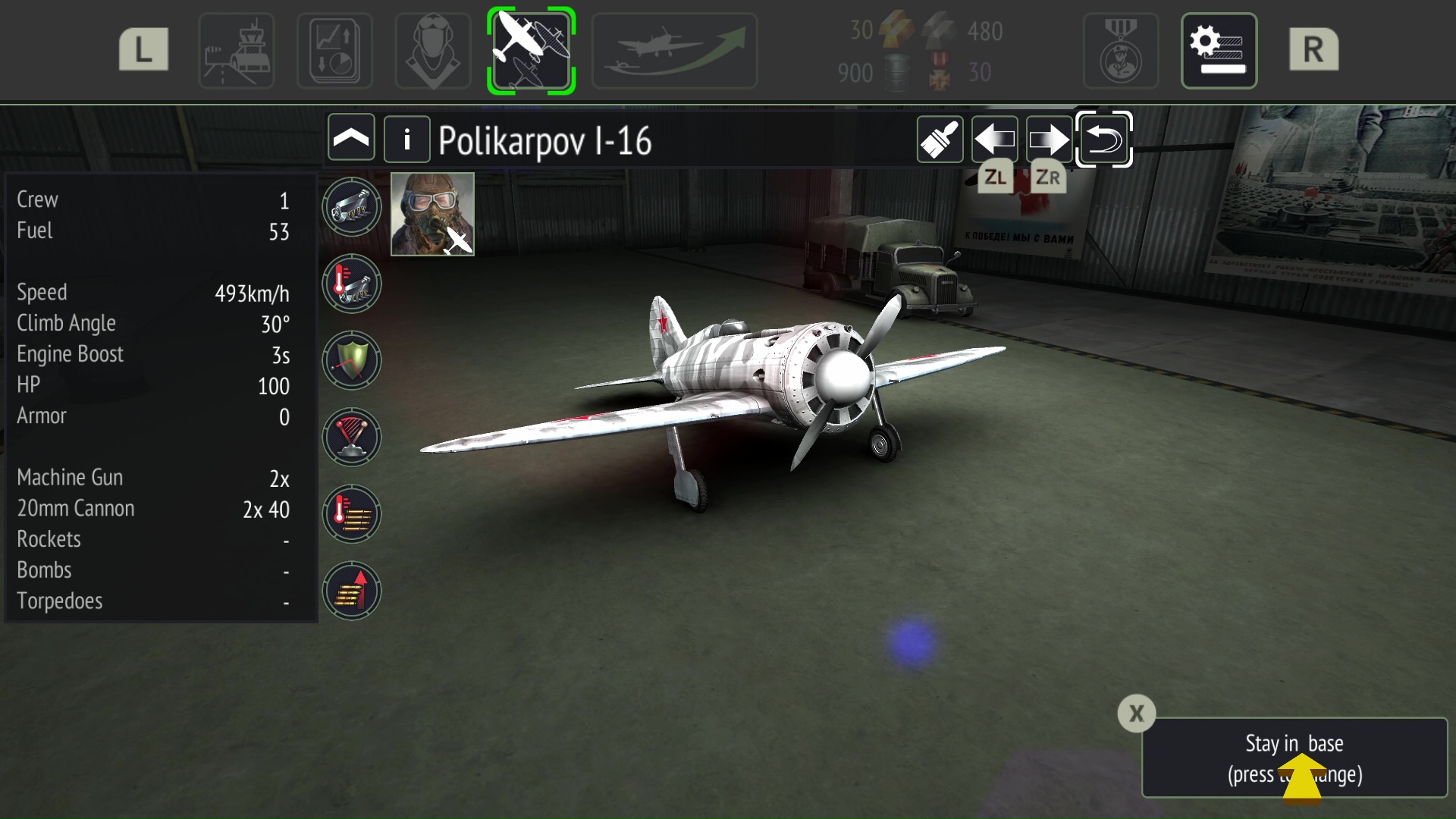Go to the previous aircraft
This screenshot has height=819, width=1456.
click(994, 140)
